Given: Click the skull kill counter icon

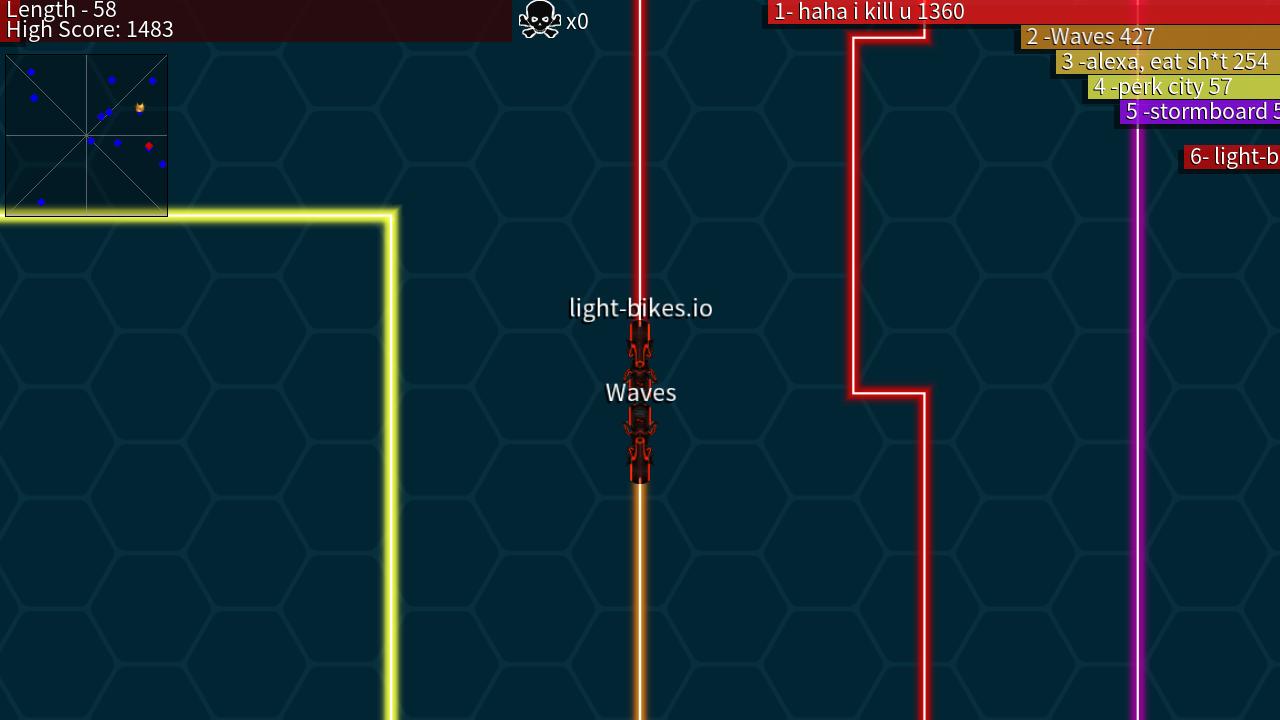Looking at the screenshot, I should click(x=539, y=19).
